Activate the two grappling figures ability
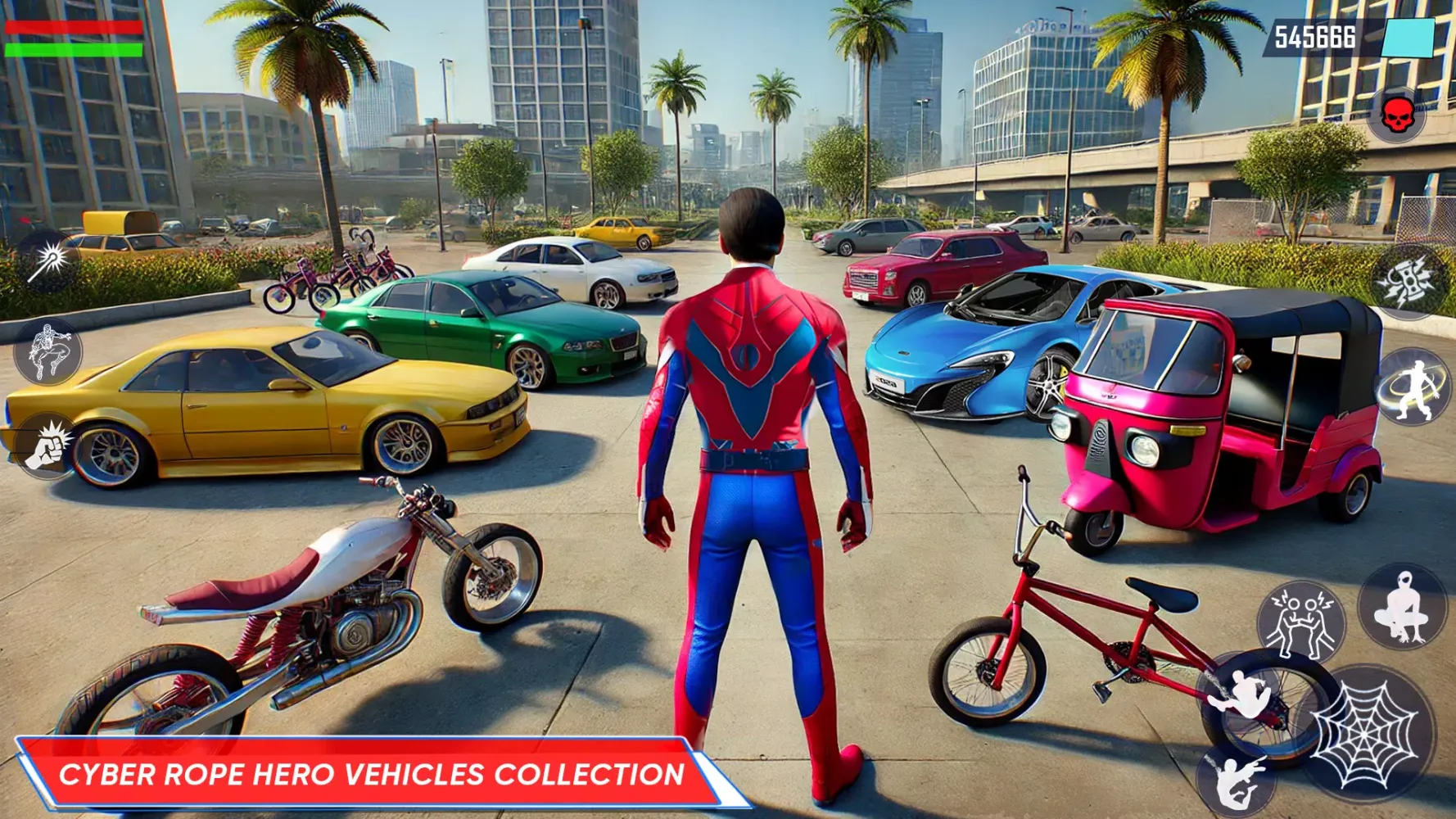 [x=1301, y=621]
